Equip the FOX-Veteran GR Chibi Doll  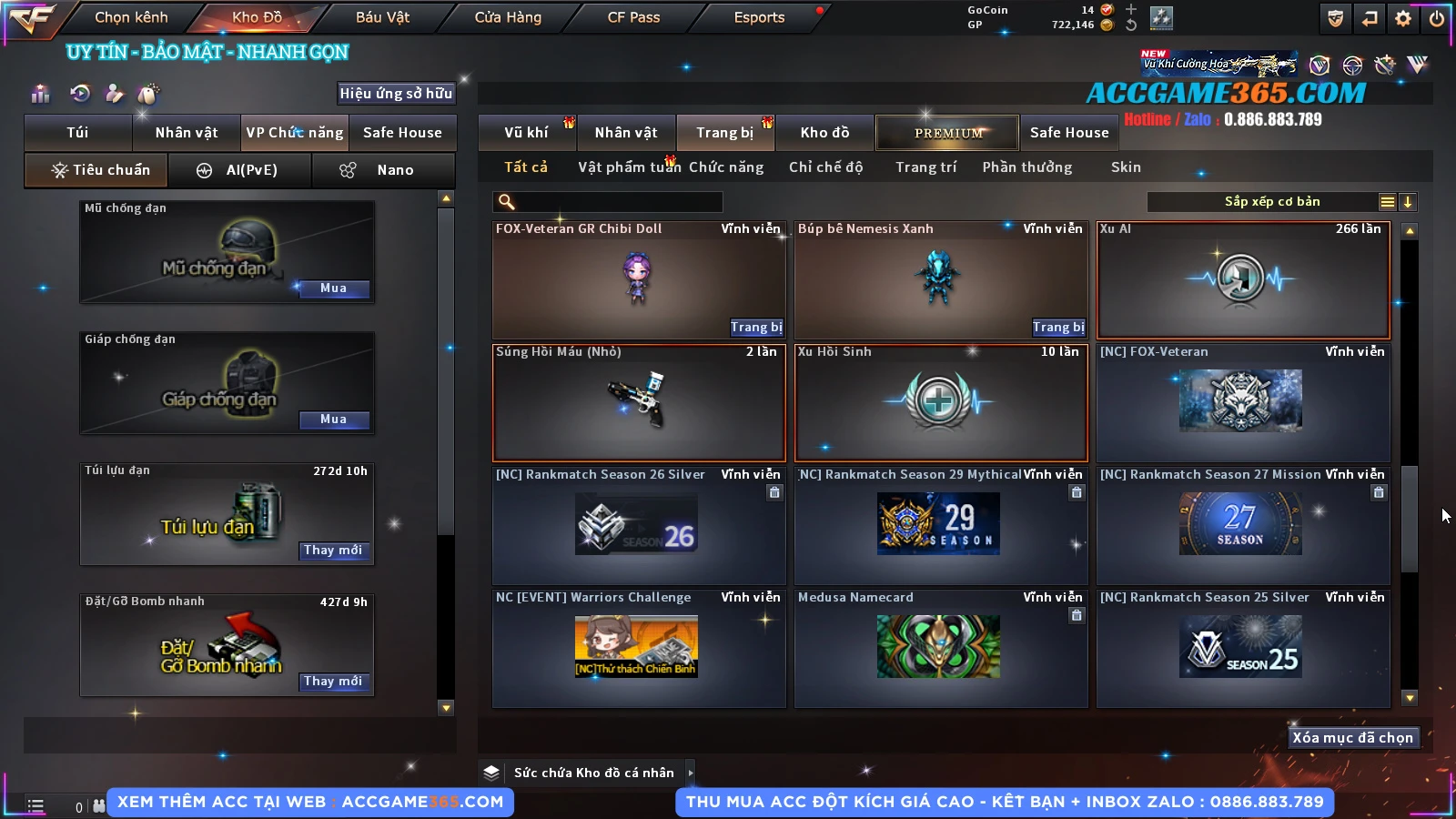coord(755,328)
